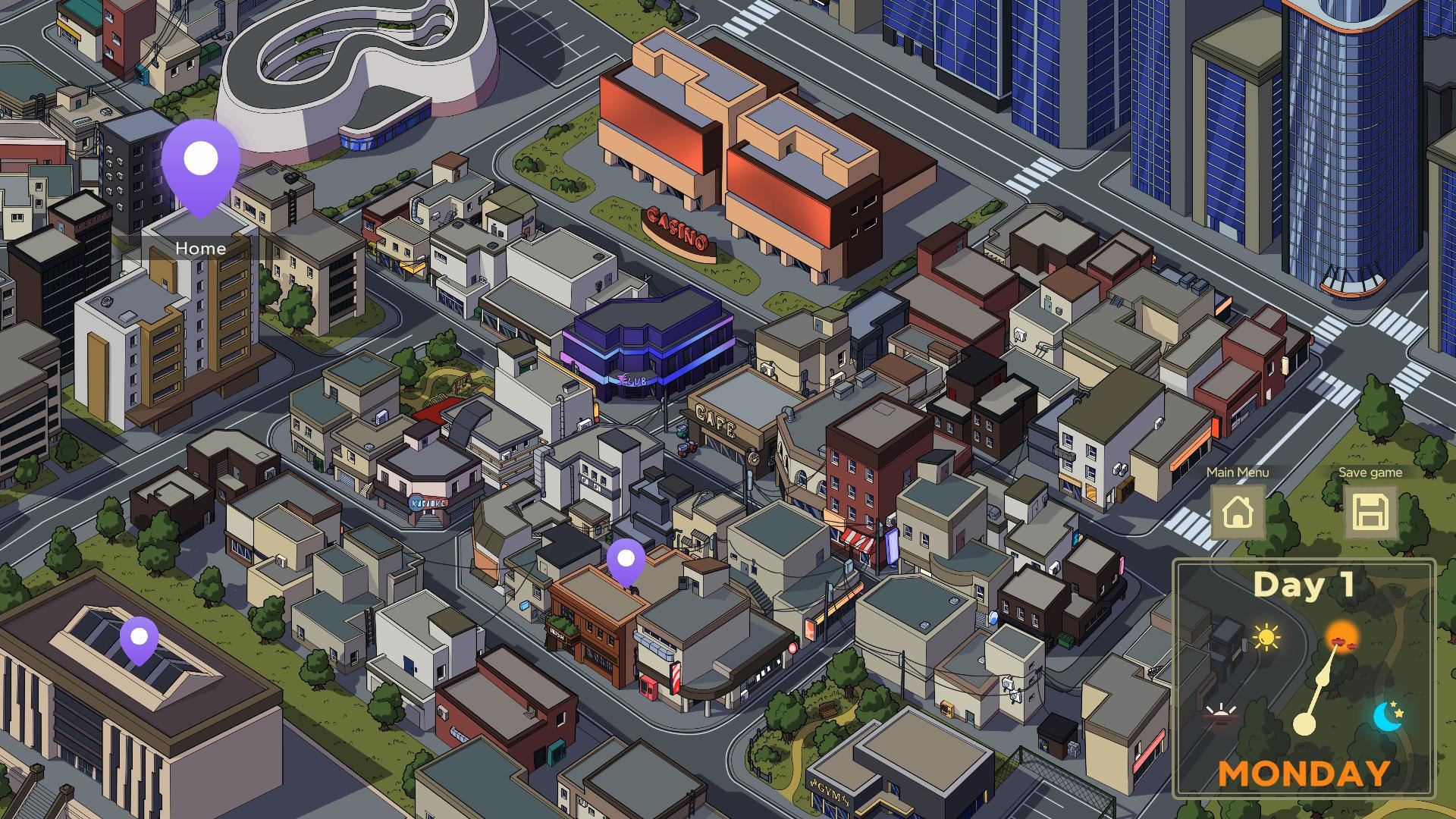Select the marker above the brown brick building
Screen dimensions: 1456x819
pos(626,562)
